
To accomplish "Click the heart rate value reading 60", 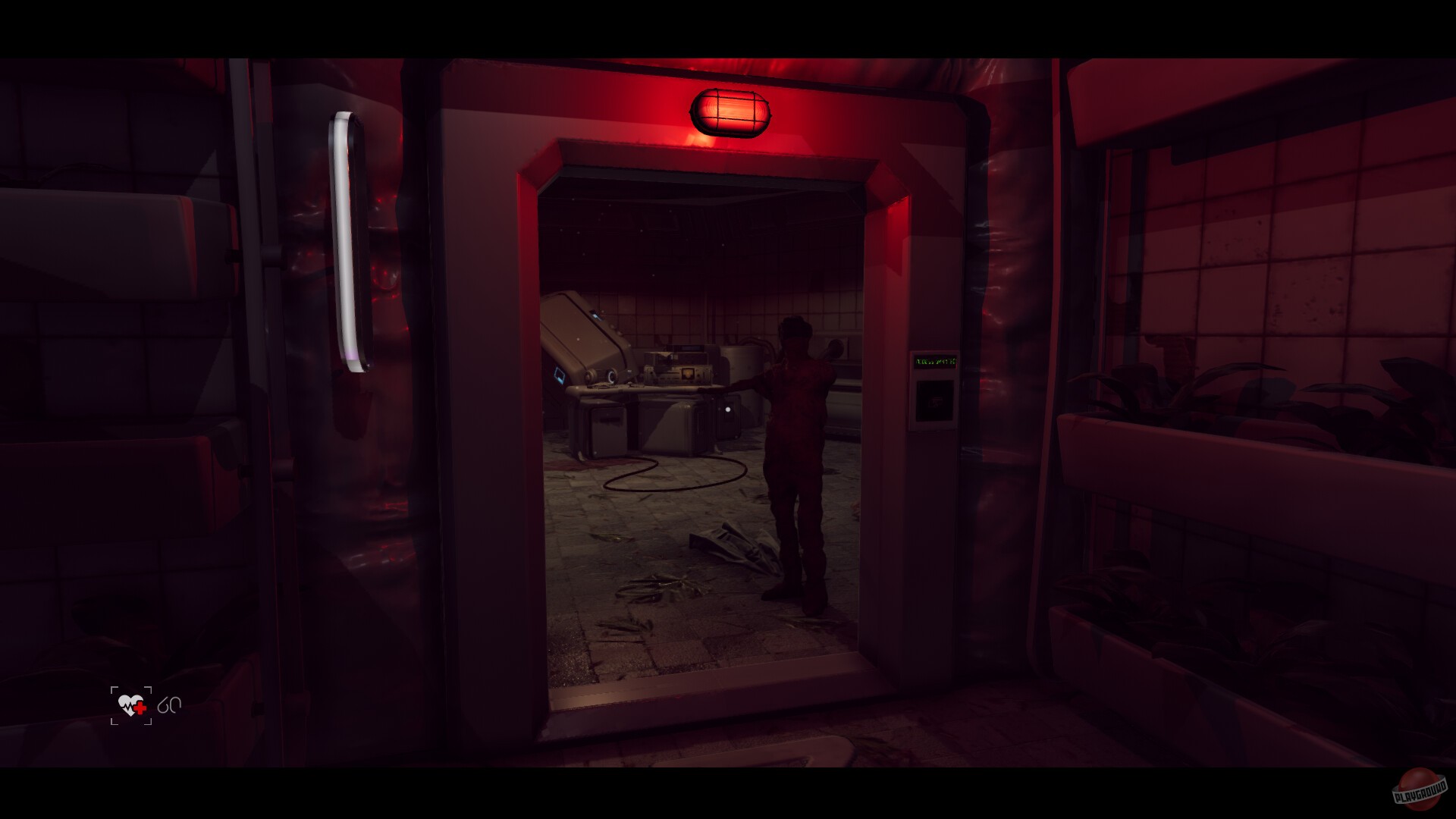I will click(x=170, y=705).
